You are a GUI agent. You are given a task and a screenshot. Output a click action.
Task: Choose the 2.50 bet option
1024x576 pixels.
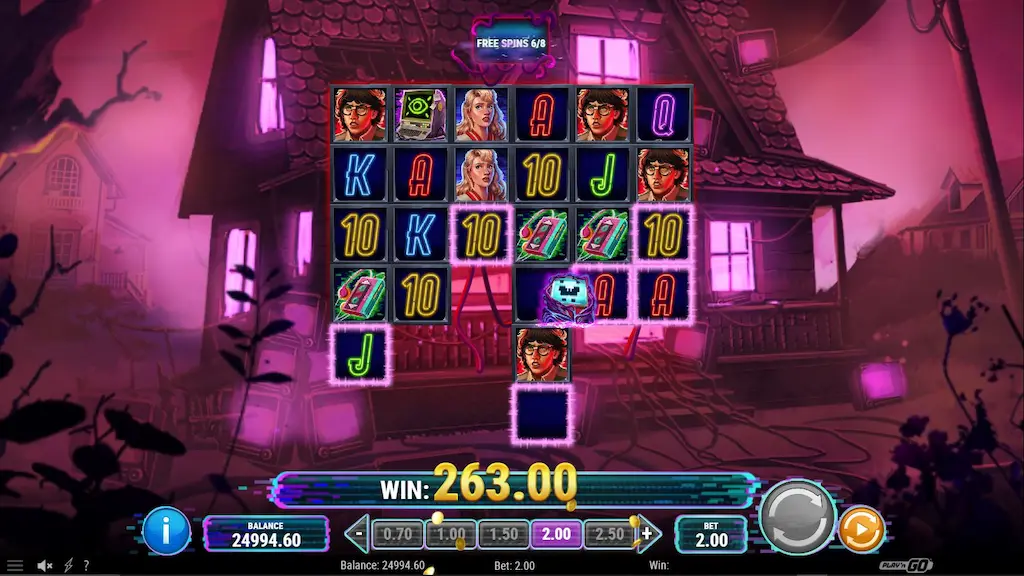tap(608, 534)
